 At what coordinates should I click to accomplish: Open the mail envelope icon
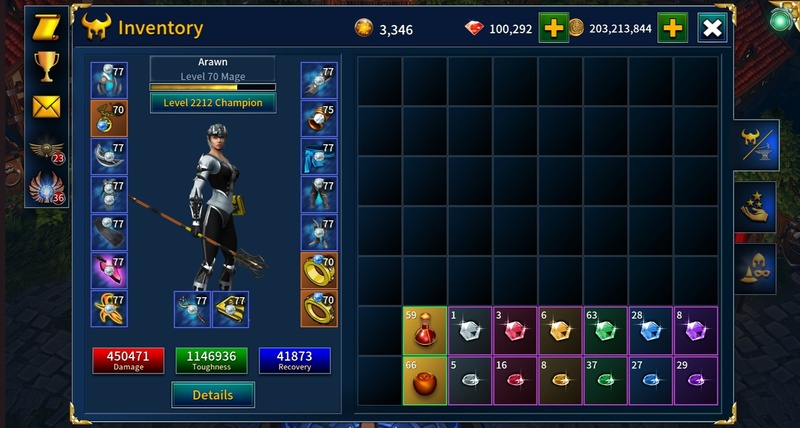point(46,106)
